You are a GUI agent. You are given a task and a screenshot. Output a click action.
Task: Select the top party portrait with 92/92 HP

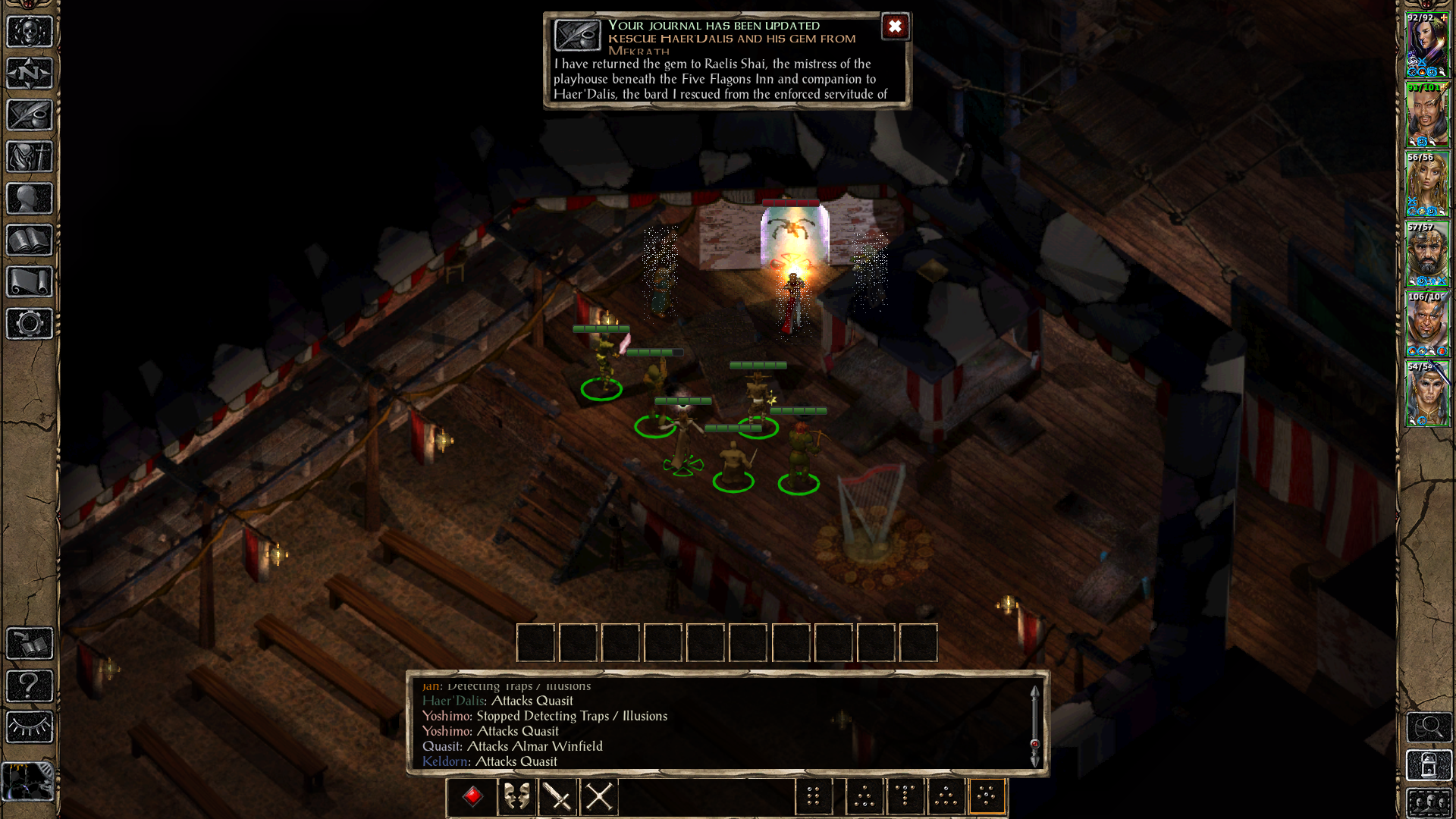[x=1427, y=45]
